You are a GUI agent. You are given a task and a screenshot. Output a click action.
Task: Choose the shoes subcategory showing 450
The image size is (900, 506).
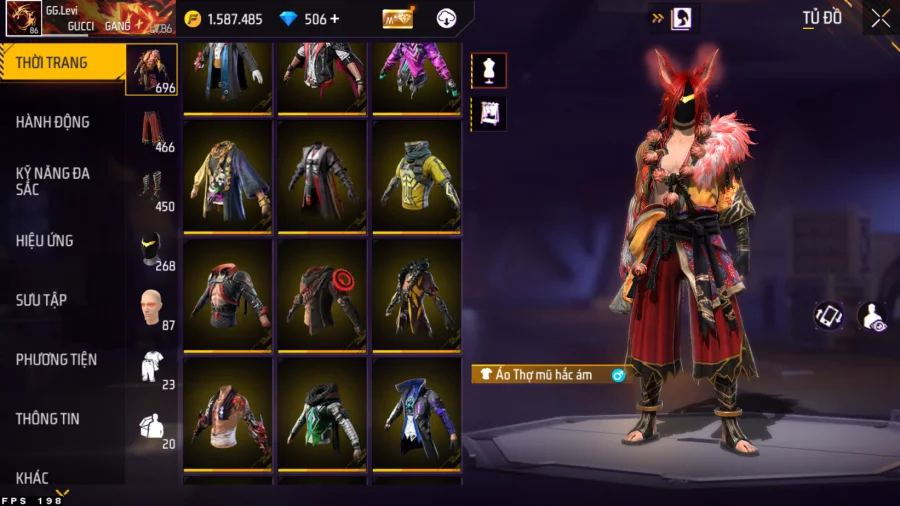[x=152, y=190]
